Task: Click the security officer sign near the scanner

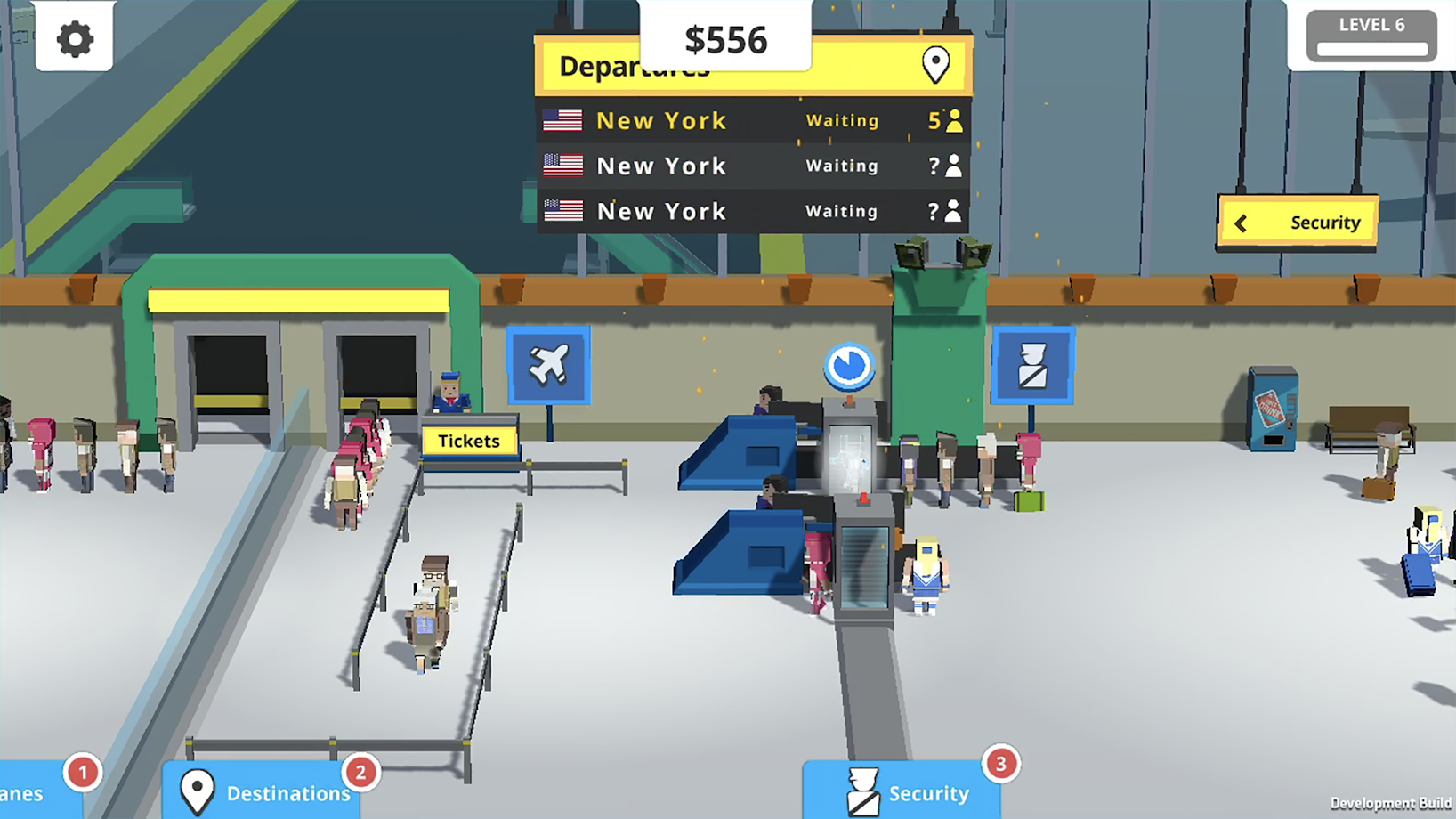Action: [1034, 365]
